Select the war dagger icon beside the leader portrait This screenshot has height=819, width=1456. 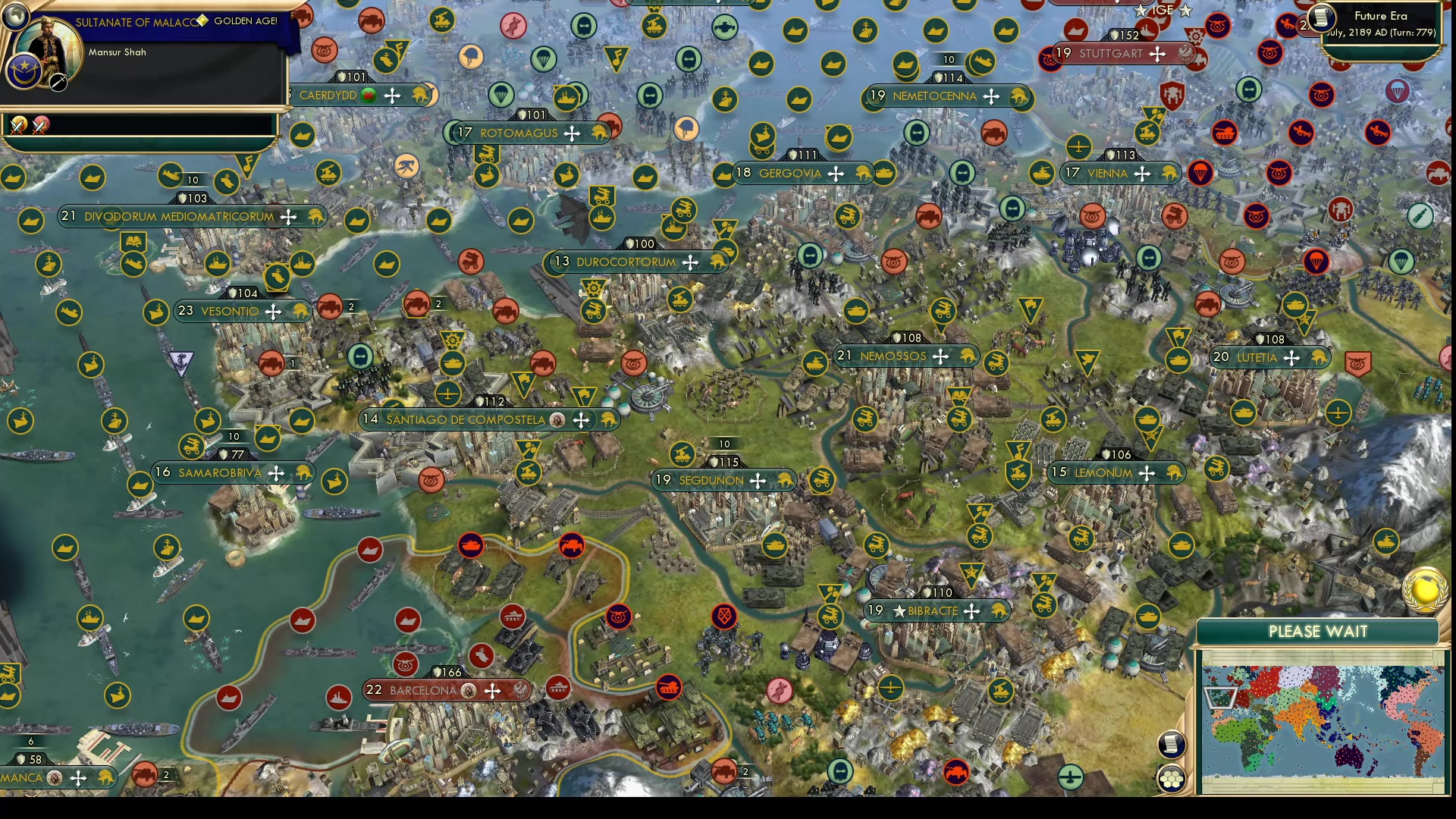tap(58, 82)
